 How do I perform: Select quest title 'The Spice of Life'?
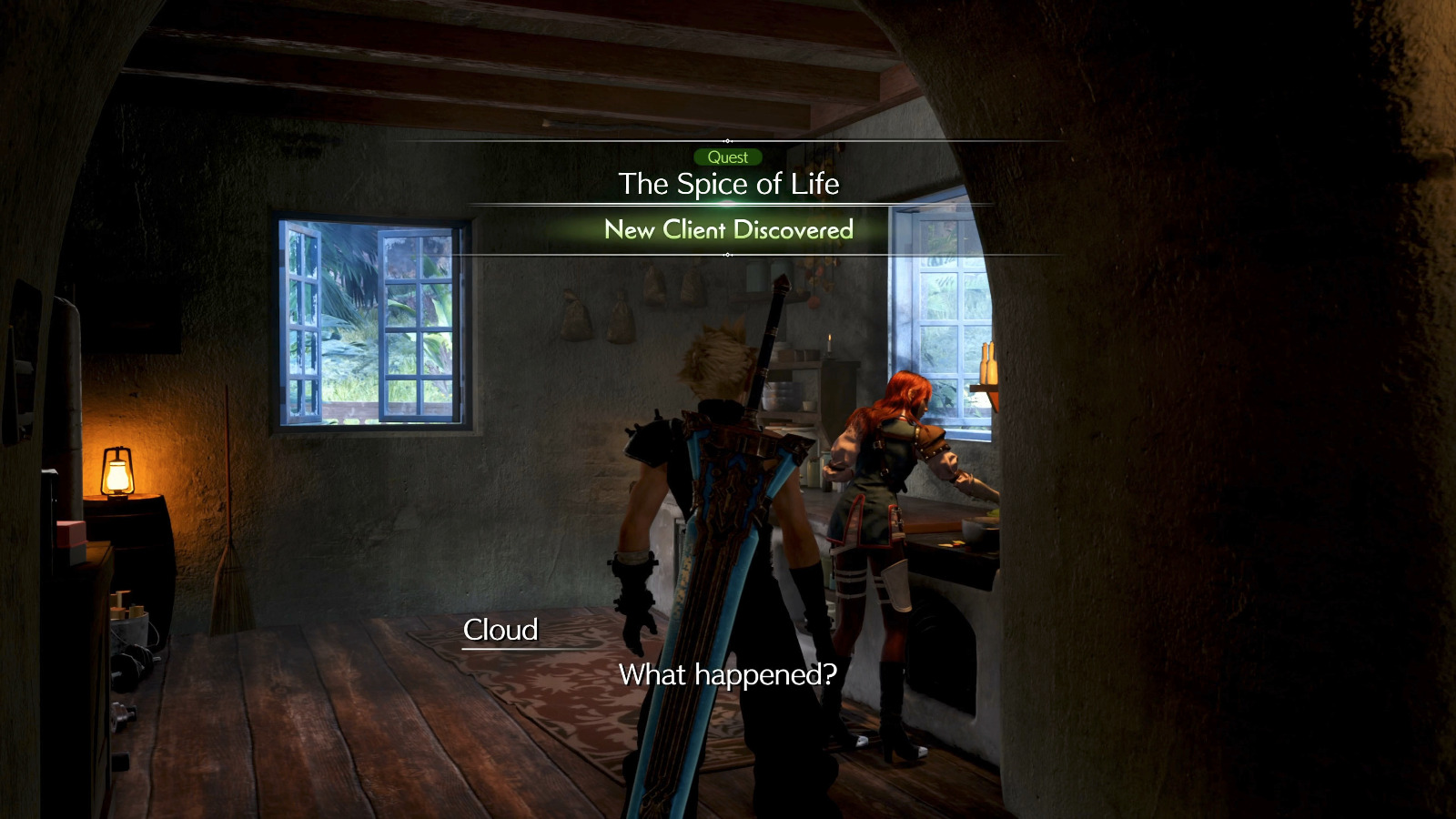[x=730, y=185]
